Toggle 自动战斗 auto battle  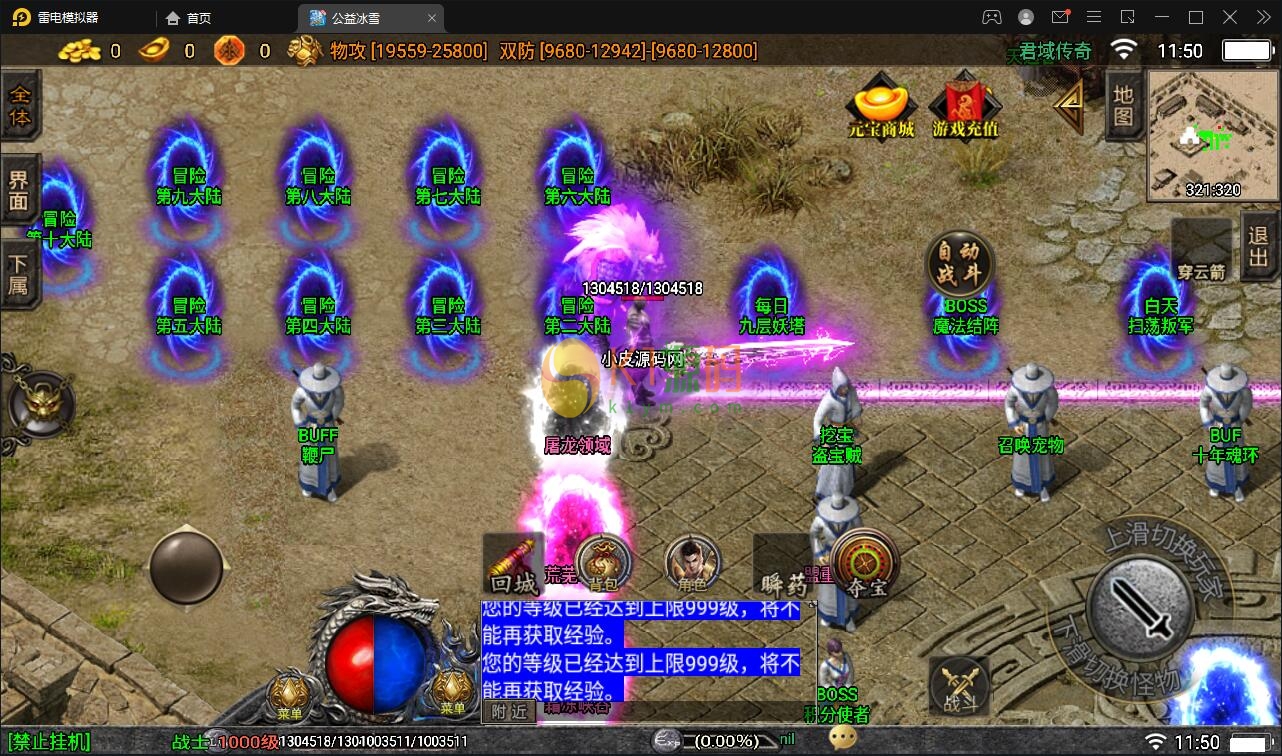tap(959, 263)
